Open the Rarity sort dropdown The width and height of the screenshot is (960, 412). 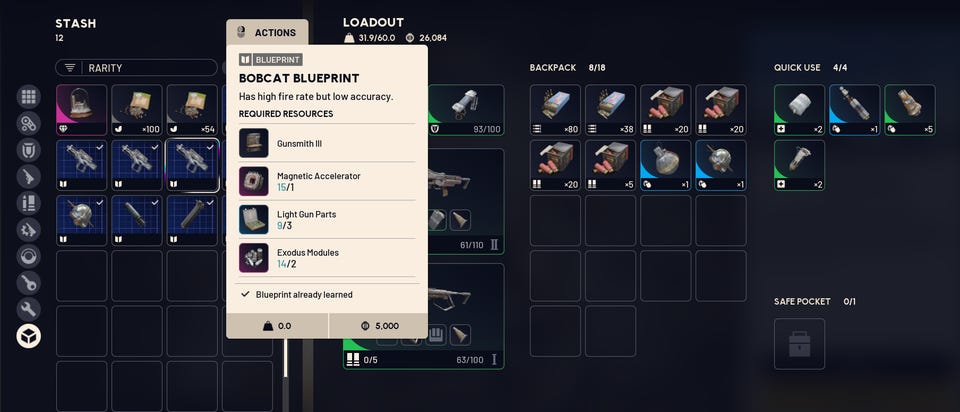(x=136, y=68)
